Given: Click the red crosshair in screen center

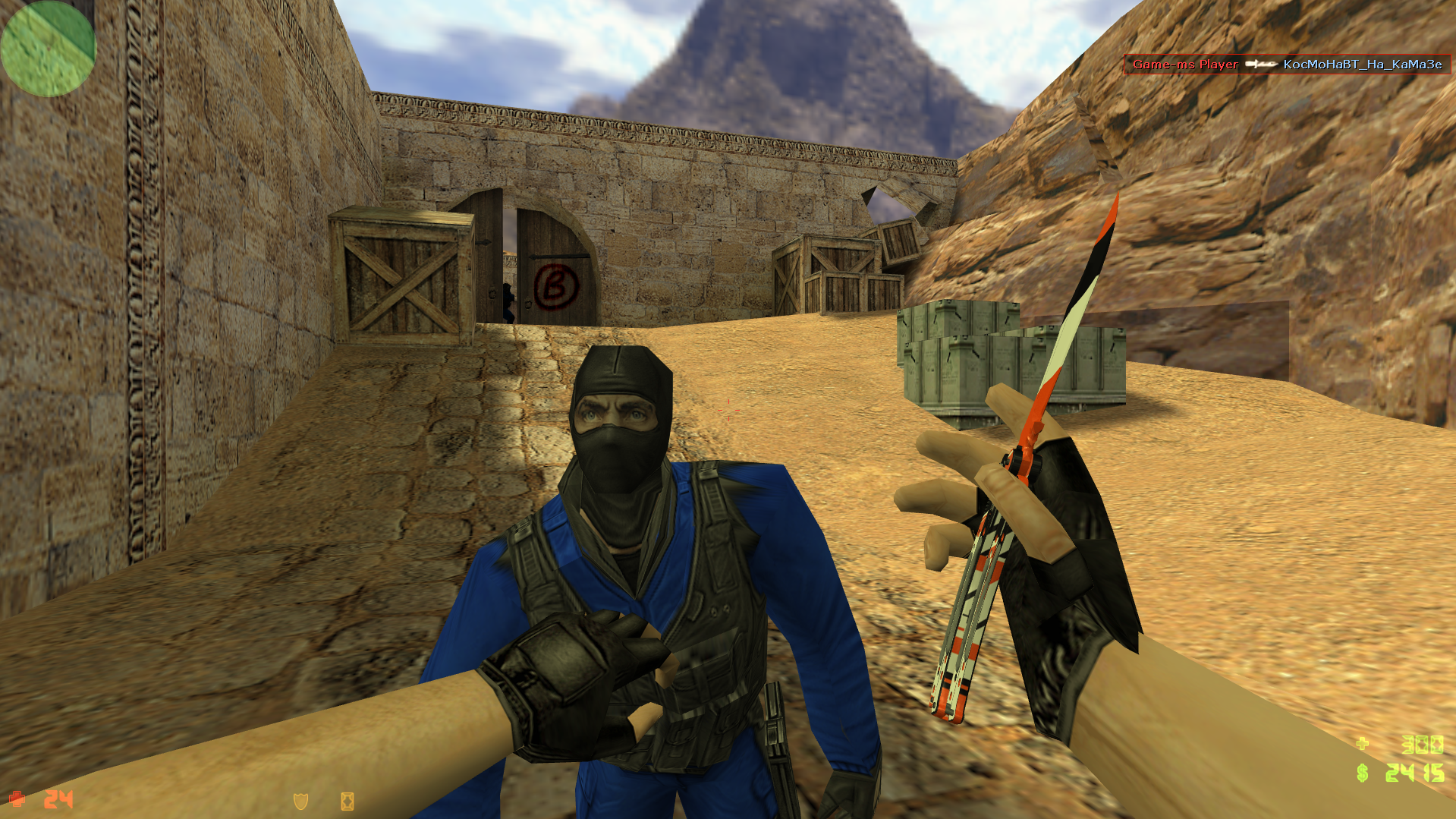Looking at the screenshot, I should pos(730,411).
